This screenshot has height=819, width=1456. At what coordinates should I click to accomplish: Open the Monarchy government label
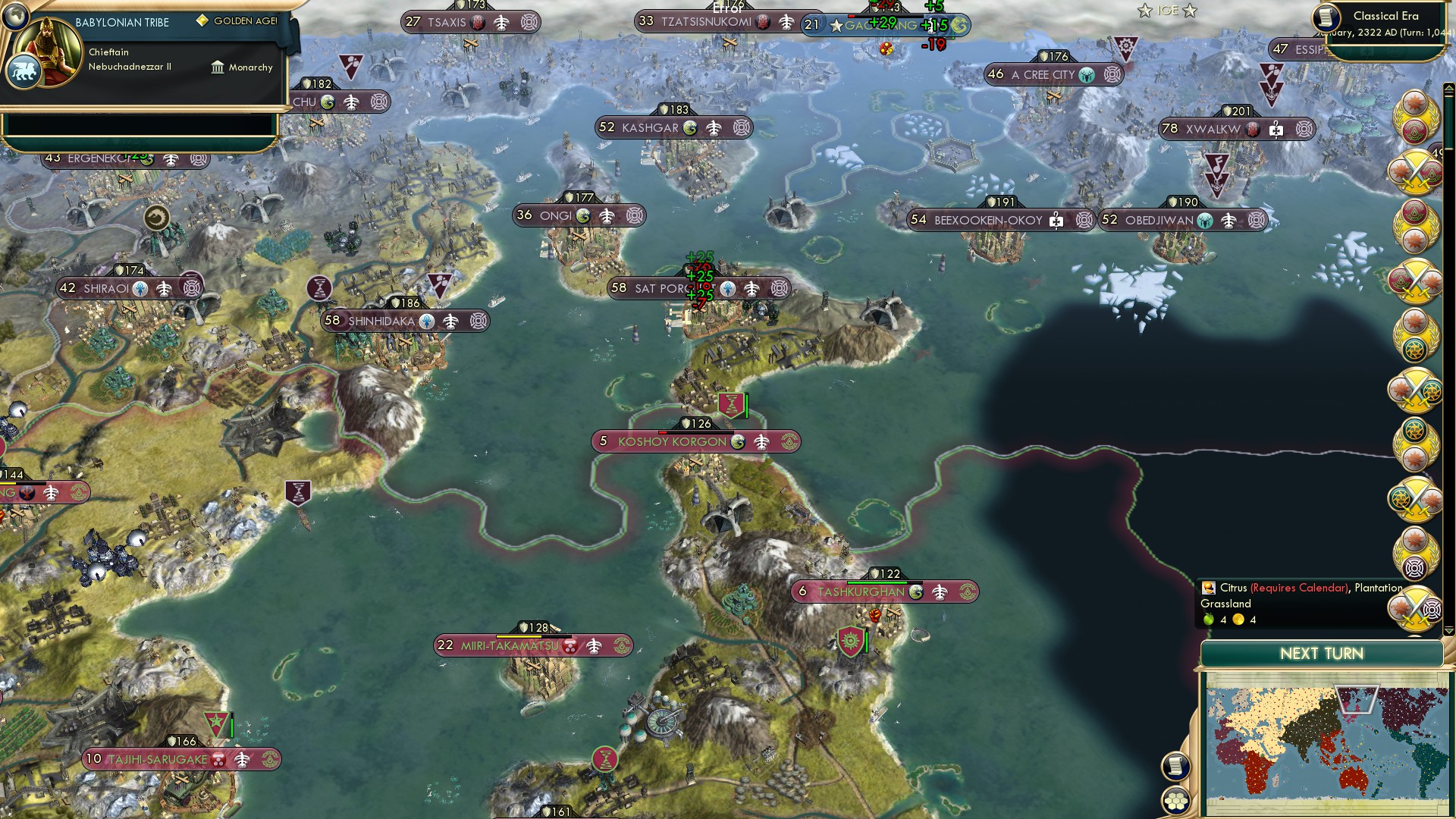point(242,67)
